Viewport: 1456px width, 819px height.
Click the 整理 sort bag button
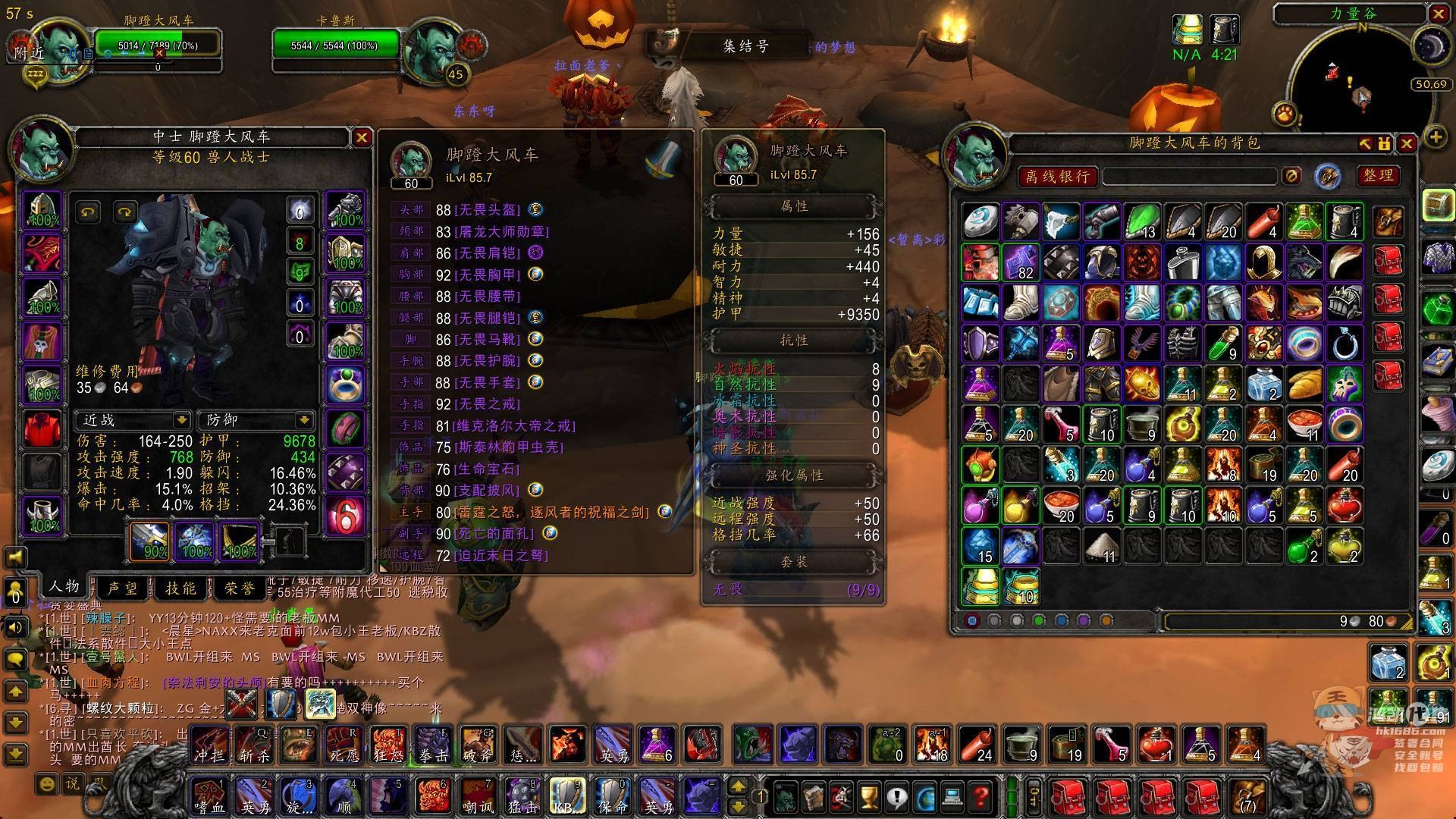pos(1378,176)
